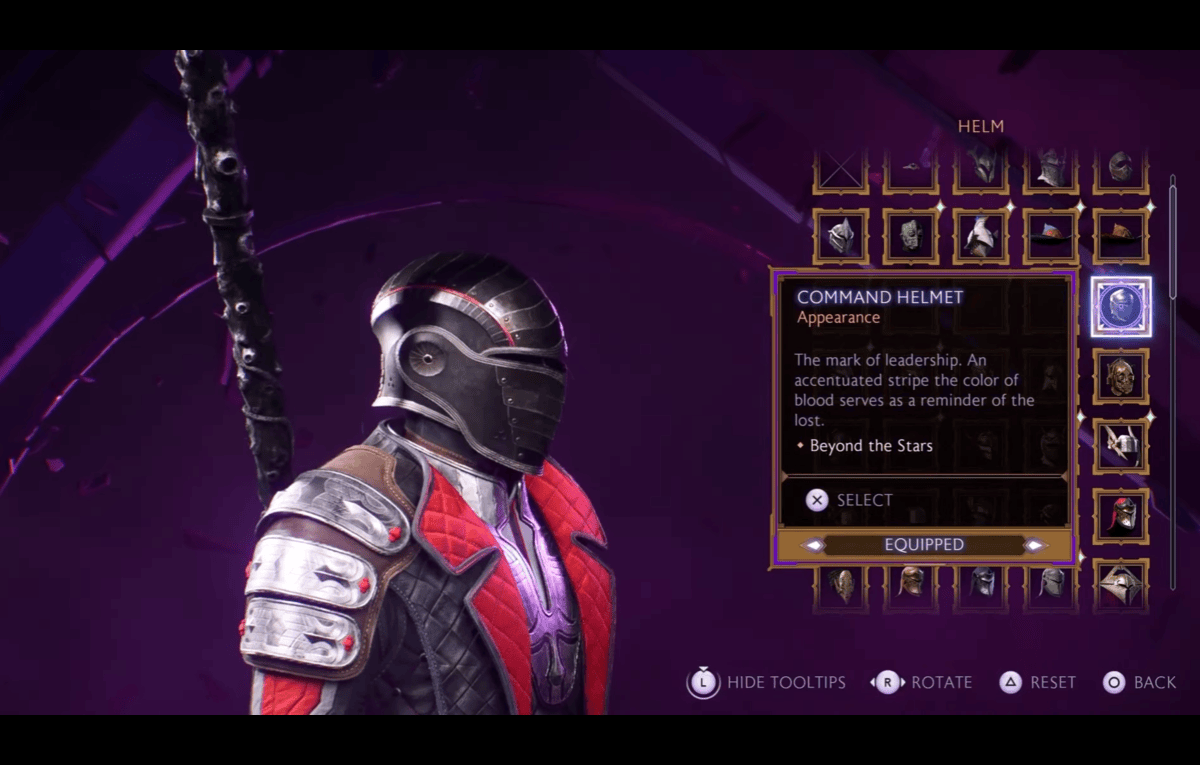
Task: Choose the highlighted Command Helmet slot
Action: (1120, 307)
